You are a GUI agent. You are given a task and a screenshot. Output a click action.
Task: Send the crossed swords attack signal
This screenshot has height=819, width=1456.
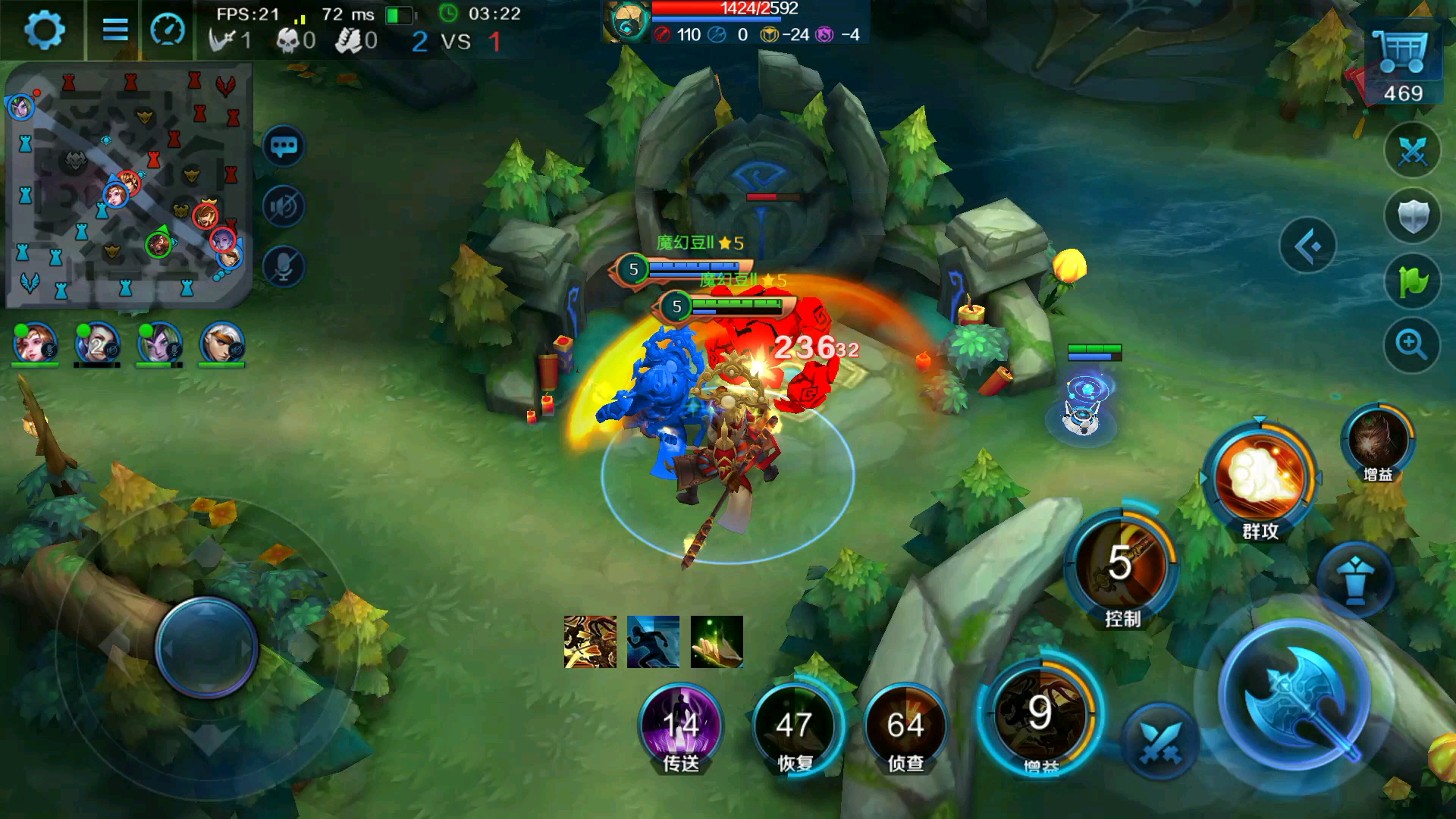coord(1412,151)
